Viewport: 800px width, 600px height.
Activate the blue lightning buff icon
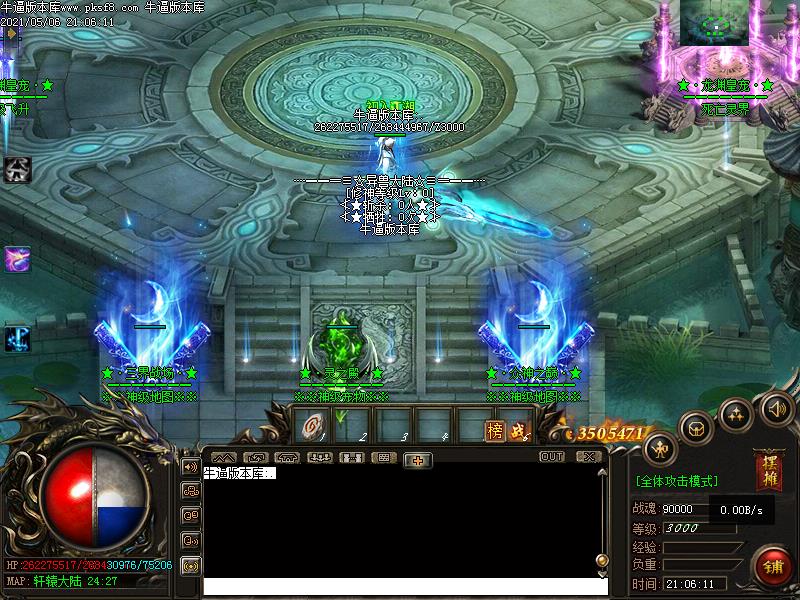coord(17,338)
